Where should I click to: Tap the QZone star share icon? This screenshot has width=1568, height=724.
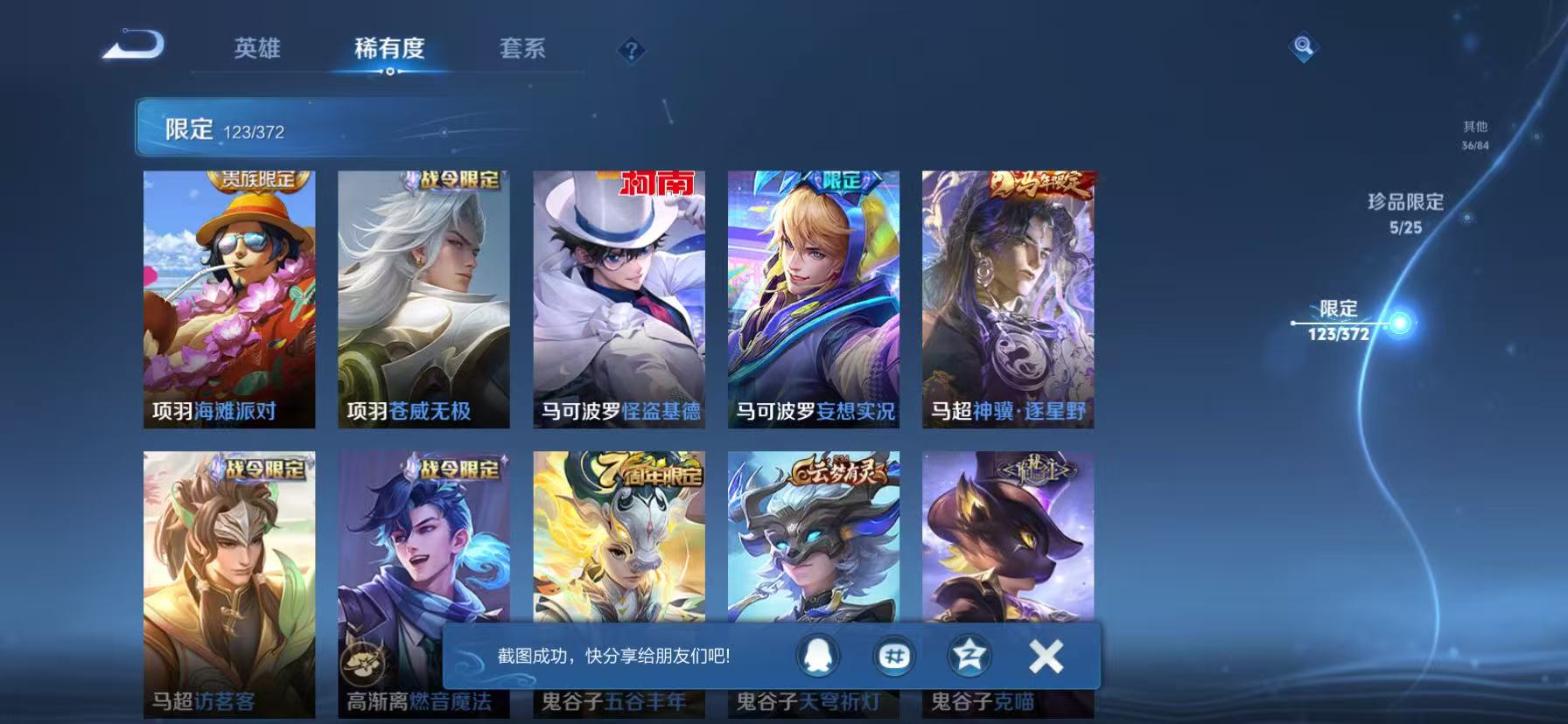(x=969, y=653)
